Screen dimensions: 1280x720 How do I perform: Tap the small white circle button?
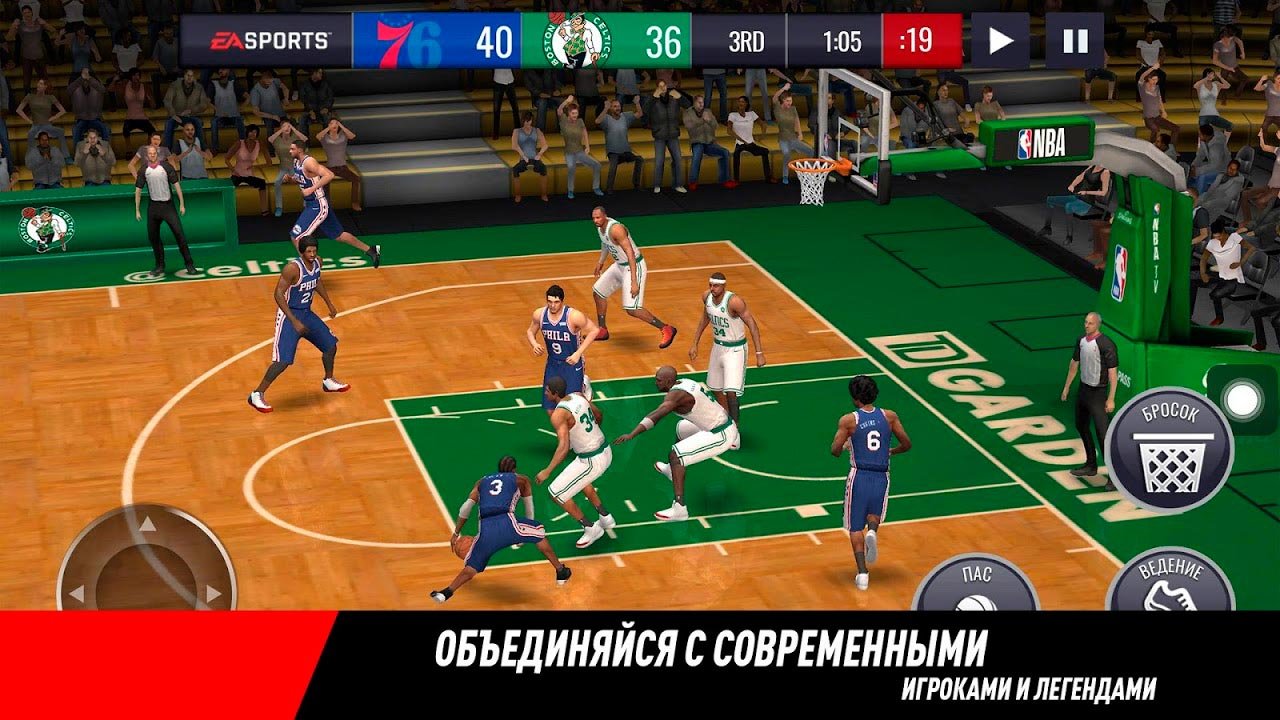(1242, 400)
